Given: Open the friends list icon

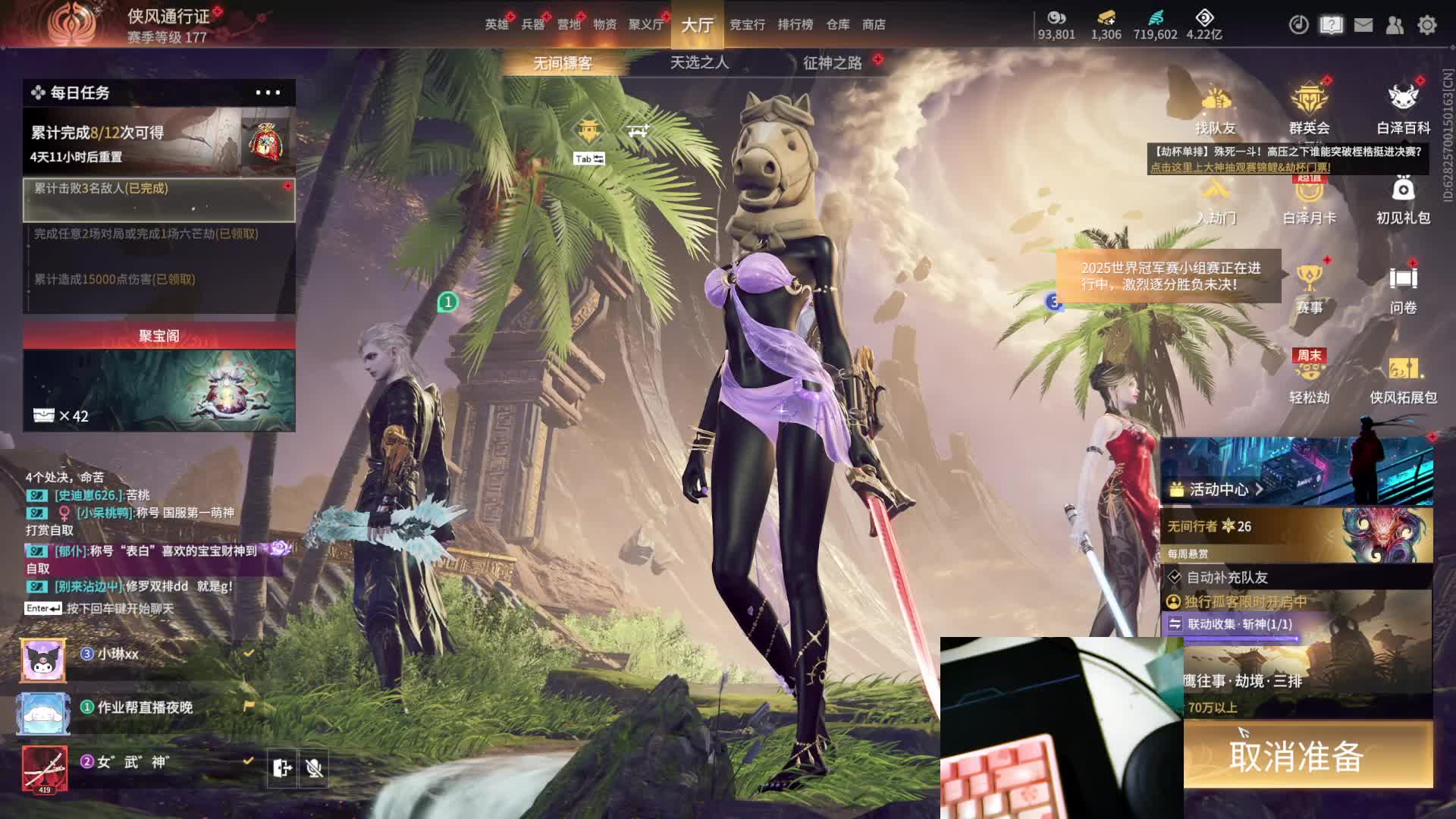Looking at the screenshot, I should tap(1395, 25).
